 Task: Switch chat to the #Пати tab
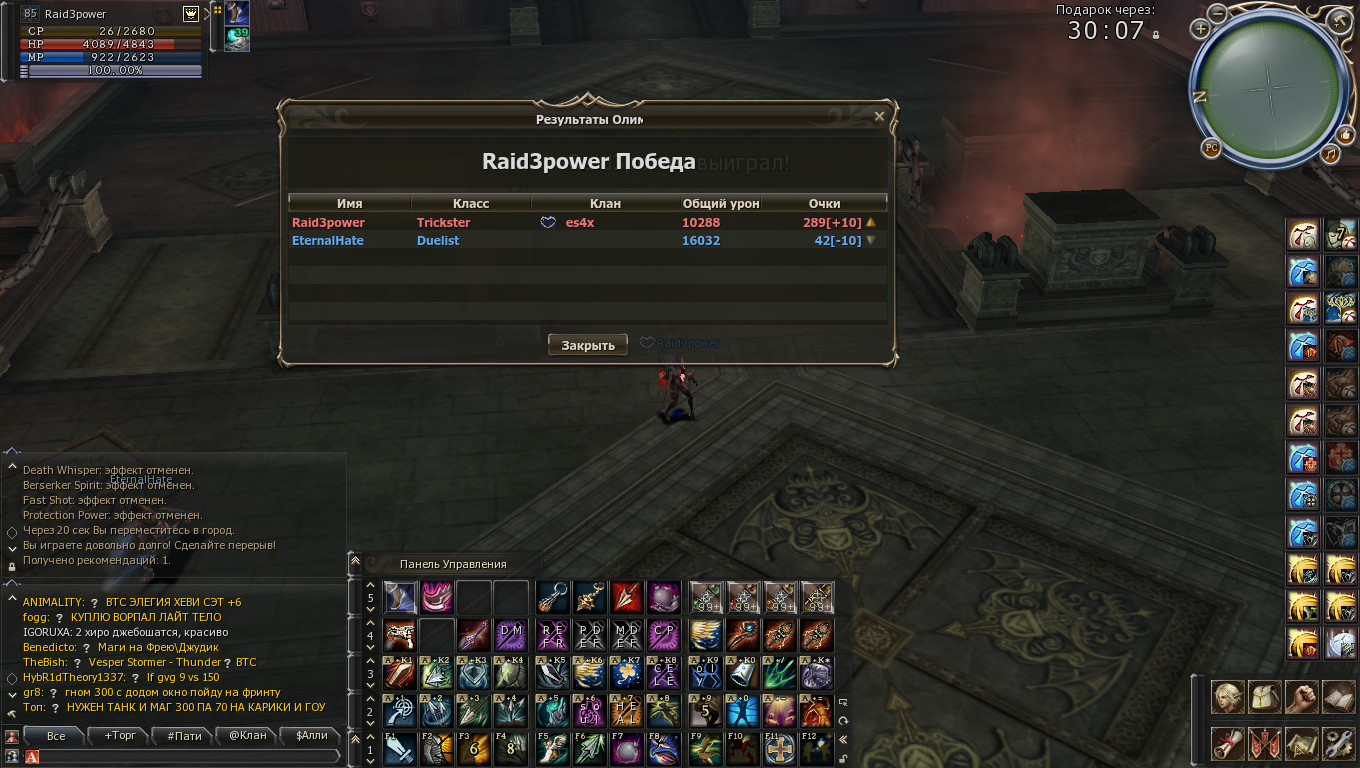tap(184, 736)
